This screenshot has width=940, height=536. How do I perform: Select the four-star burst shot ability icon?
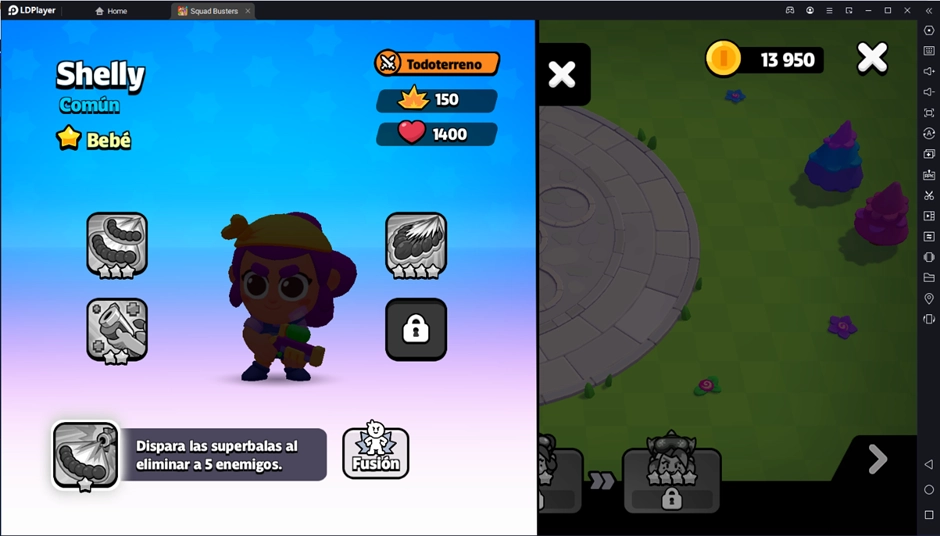[x=416, y=243]
